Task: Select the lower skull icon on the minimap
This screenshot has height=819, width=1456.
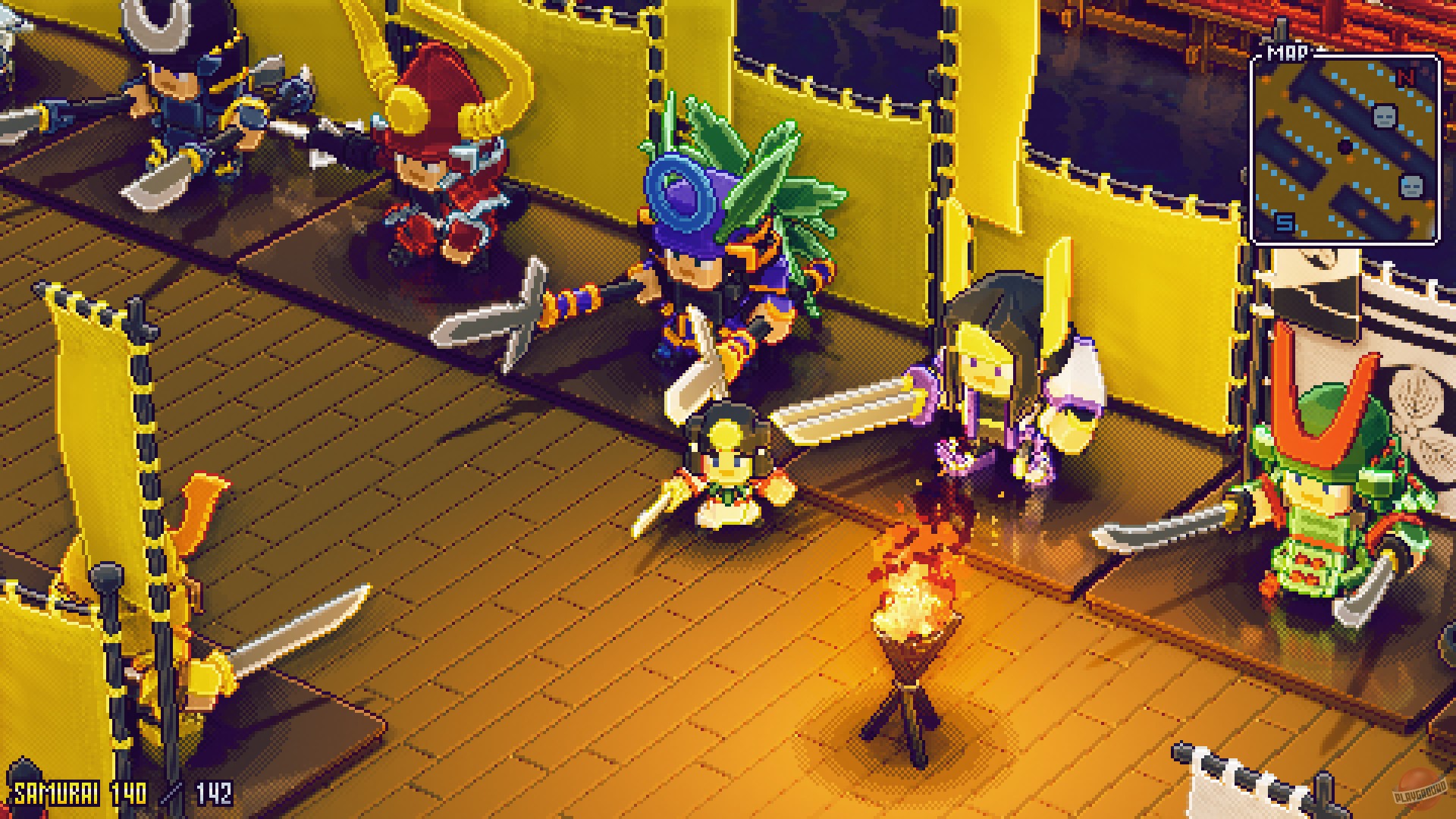Action: tap(1410, 187)
